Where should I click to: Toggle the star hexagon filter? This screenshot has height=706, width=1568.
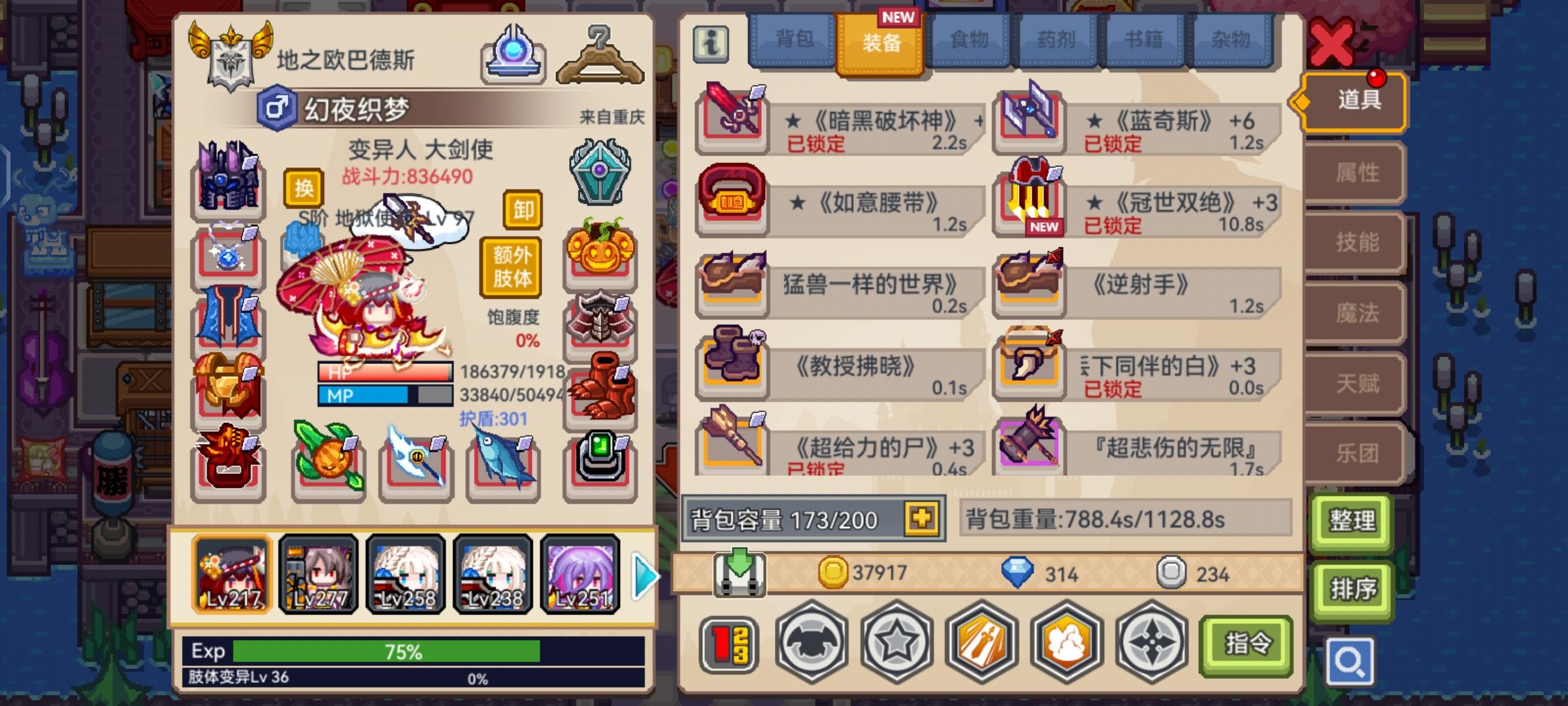[x=898, y=643]
